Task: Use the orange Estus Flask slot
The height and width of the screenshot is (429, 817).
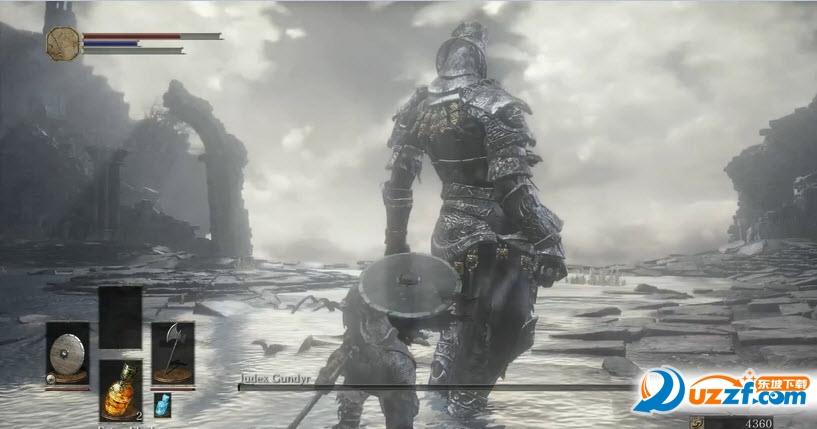Action: (x=120, y=391)
